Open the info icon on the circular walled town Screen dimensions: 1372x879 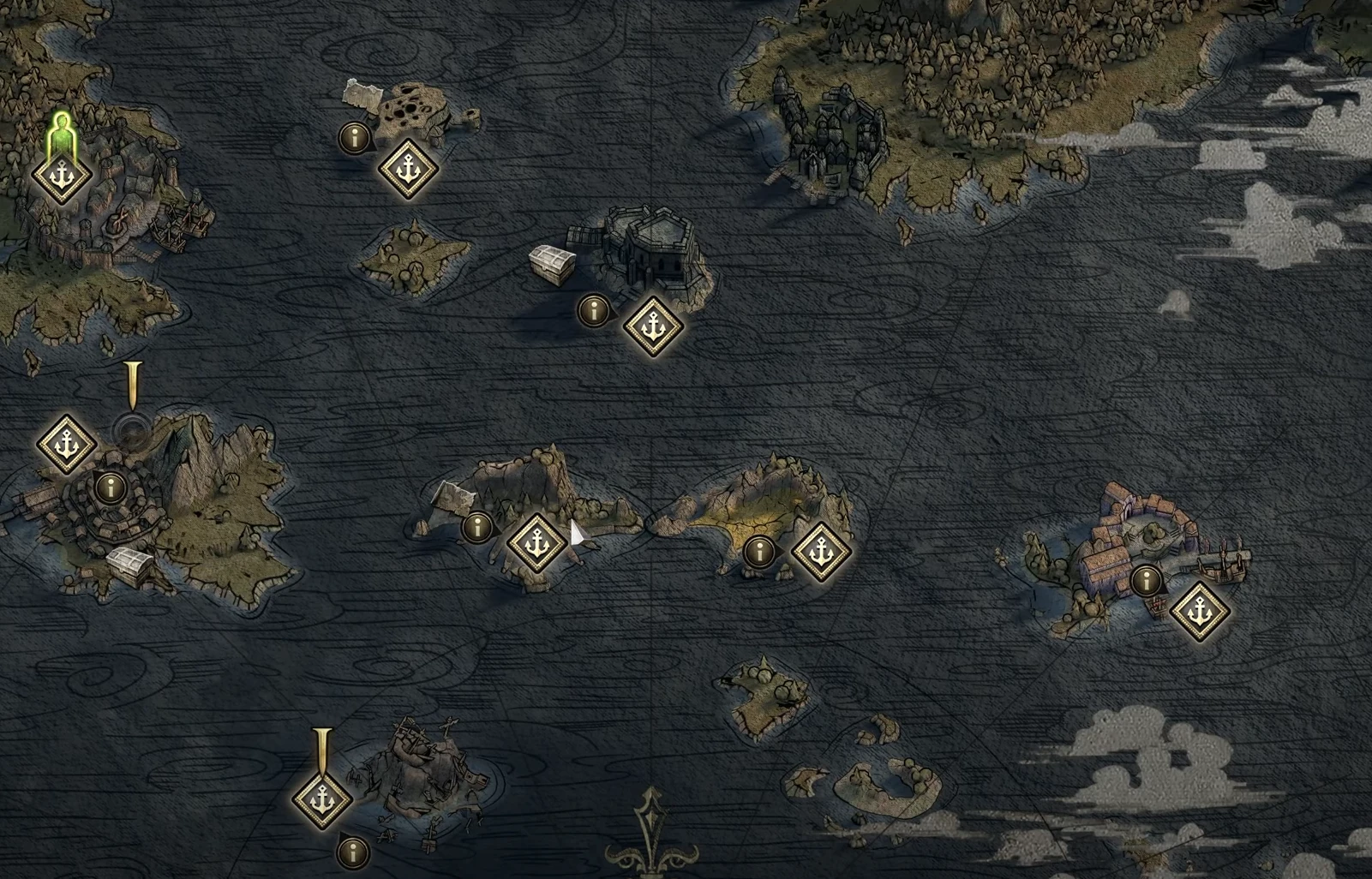point(109,487)
